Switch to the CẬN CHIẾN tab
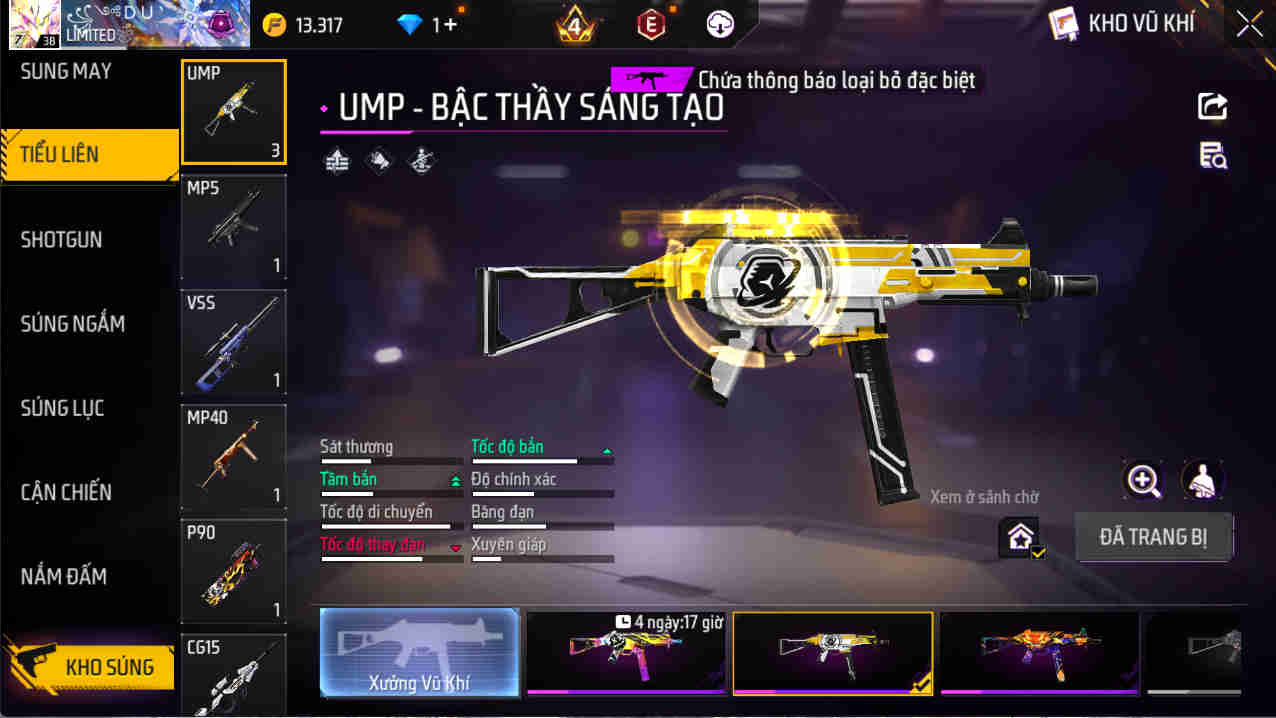Image resolution: width=1276 pixels, height=718 pixels. pyautogui.click(x=66, y=492)
